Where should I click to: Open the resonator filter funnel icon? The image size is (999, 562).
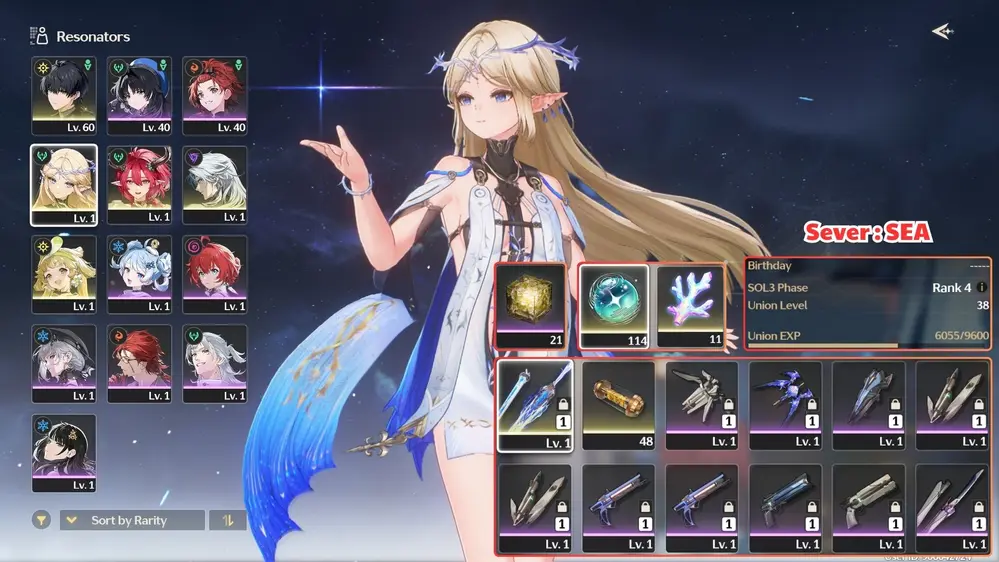point(41,520)
